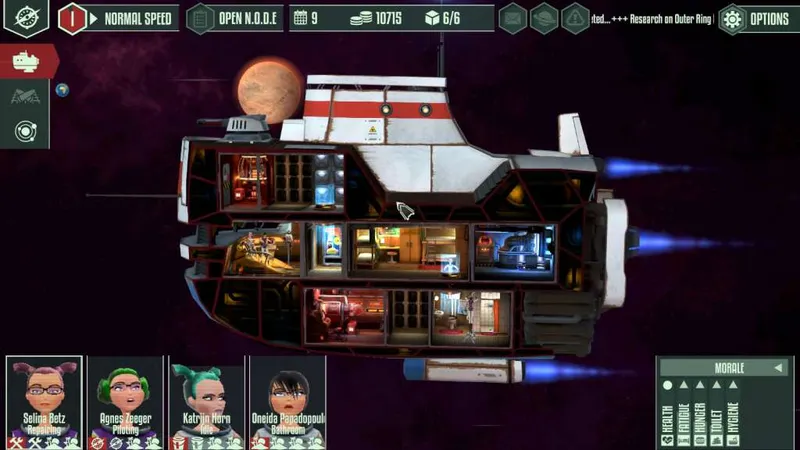The image size is (800, 450).
Task: Click the red pause button
Action: (x=73, y=18)
